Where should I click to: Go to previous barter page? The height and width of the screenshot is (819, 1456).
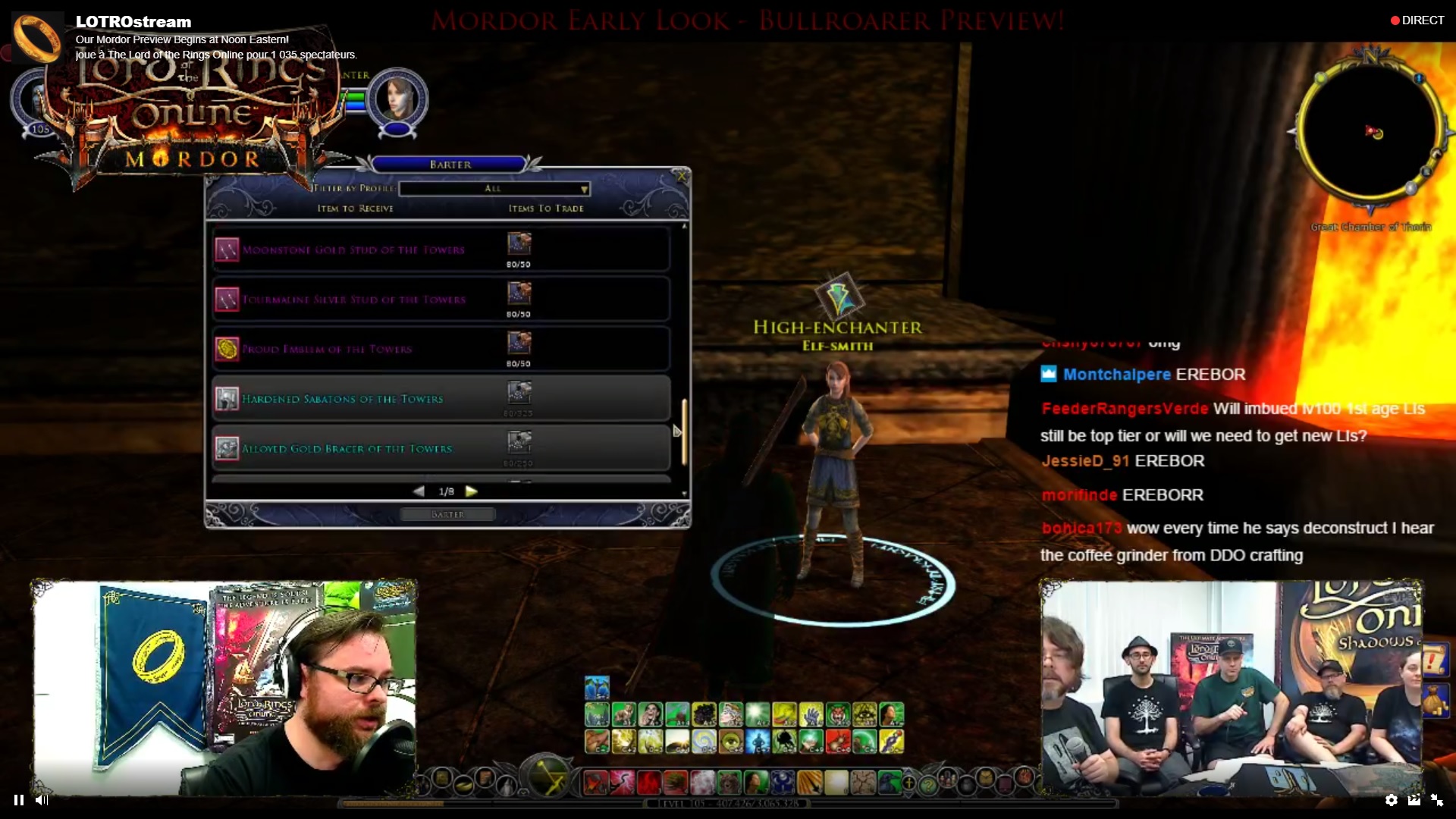[419, 491]
